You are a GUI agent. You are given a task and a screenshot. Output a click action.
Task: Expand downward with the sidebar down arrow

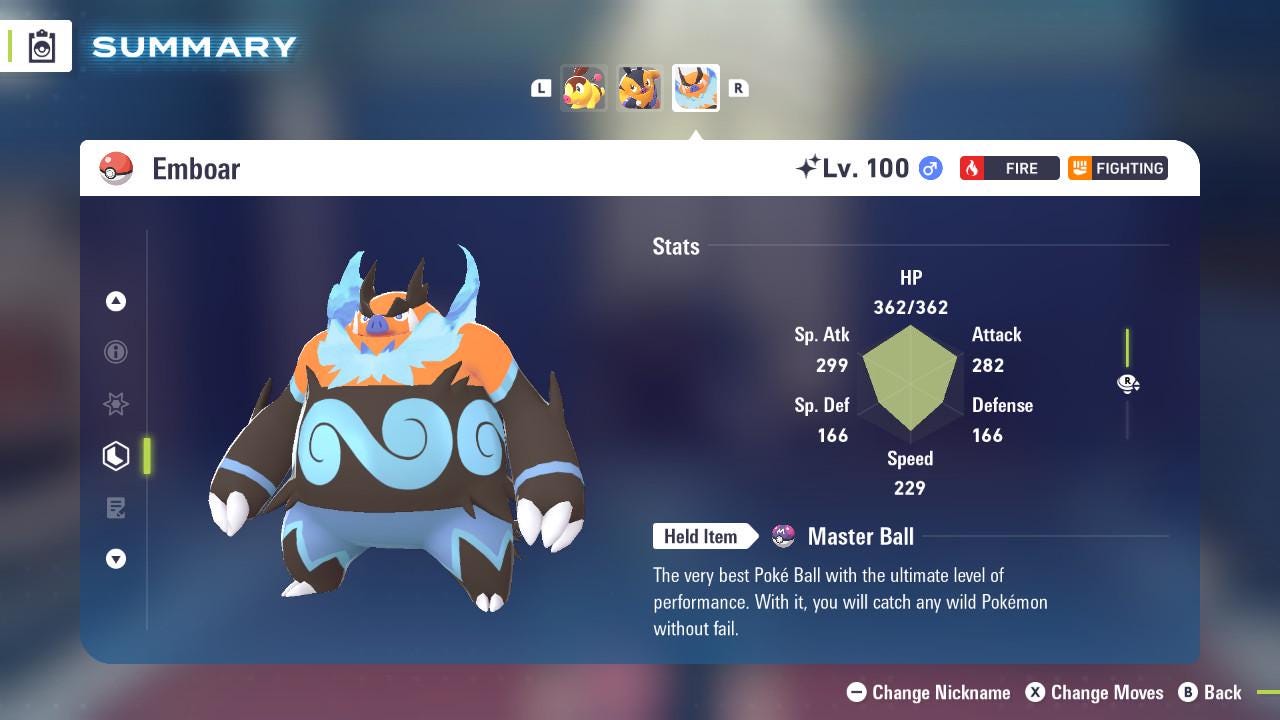click(116, 559)
